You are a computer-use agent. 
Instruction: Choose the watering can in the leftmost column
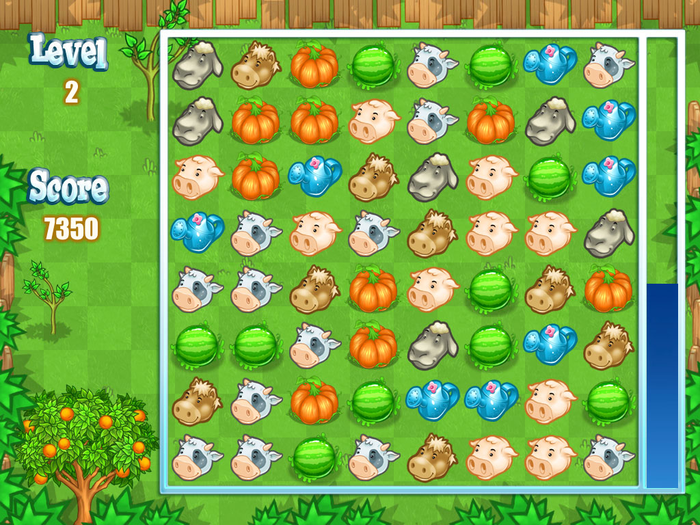196,234
